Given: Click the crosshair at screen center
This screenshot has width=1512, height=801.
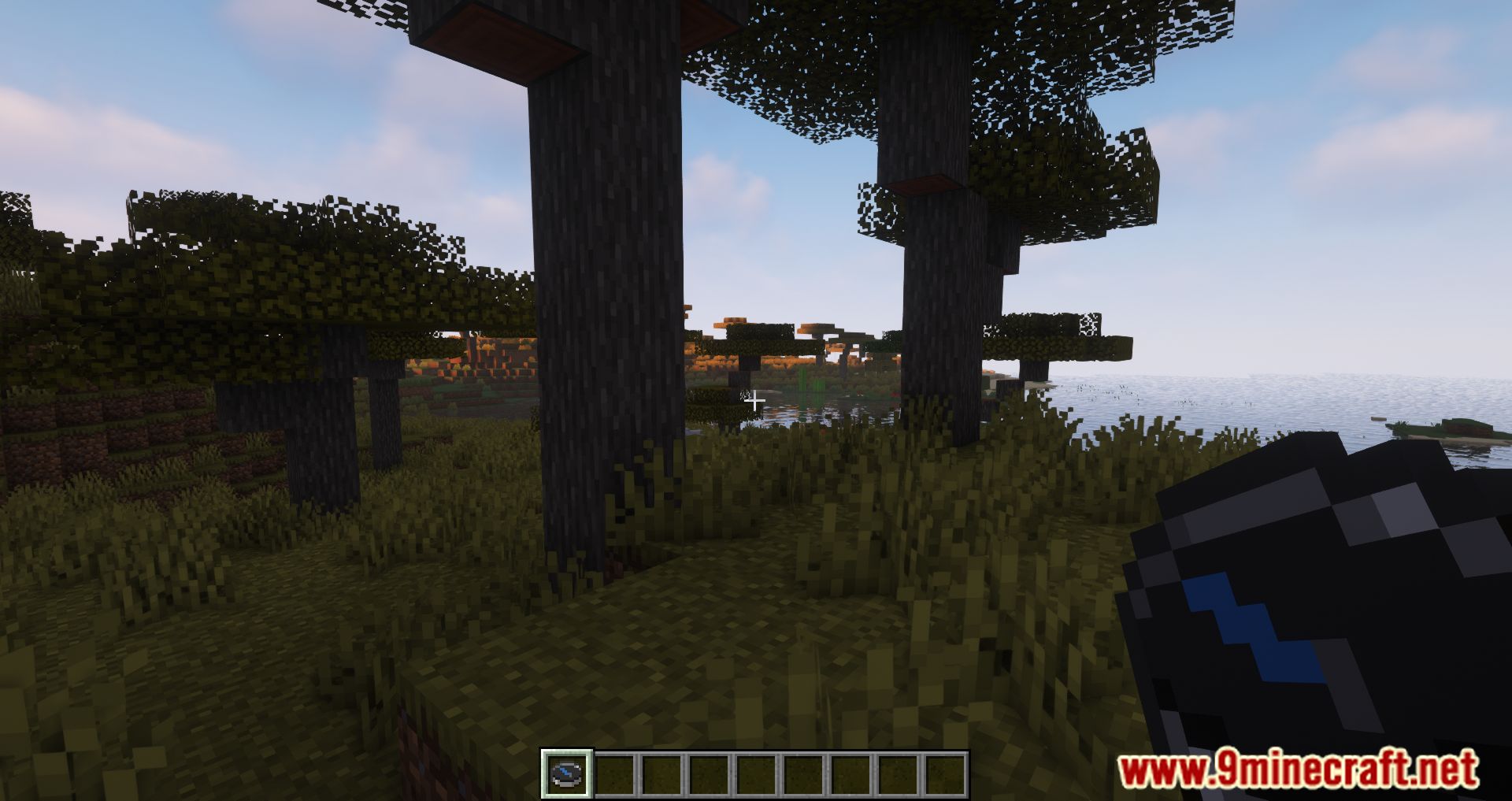Looking at the screenshot, I should (755, 400).
